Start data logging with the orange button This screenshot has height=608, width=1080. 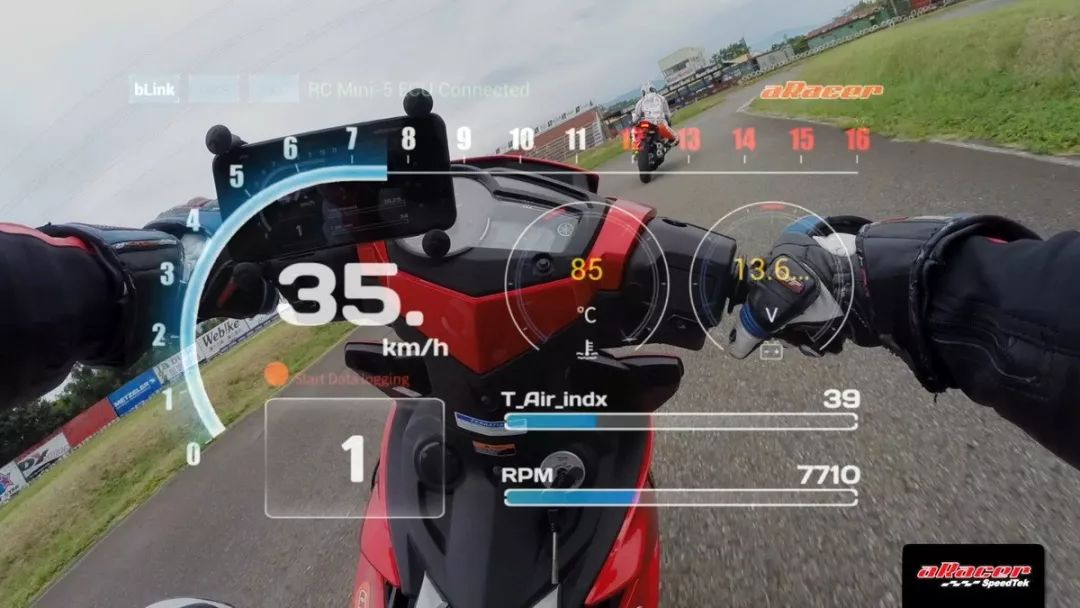pyautogui.click(x=277, y=375)
